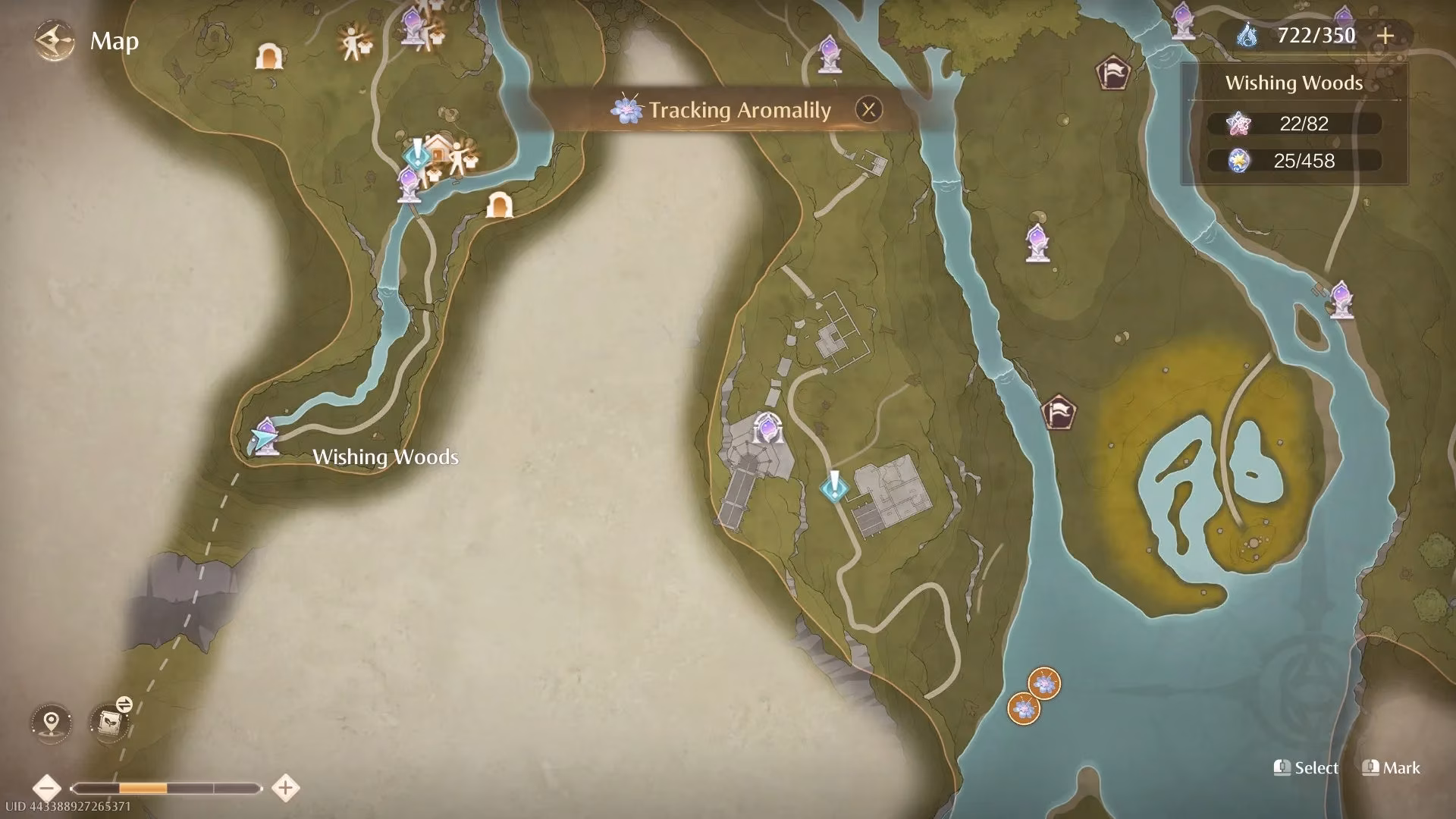Add energy with the plus button
1456x819 pixels.
click(1385, 36)
